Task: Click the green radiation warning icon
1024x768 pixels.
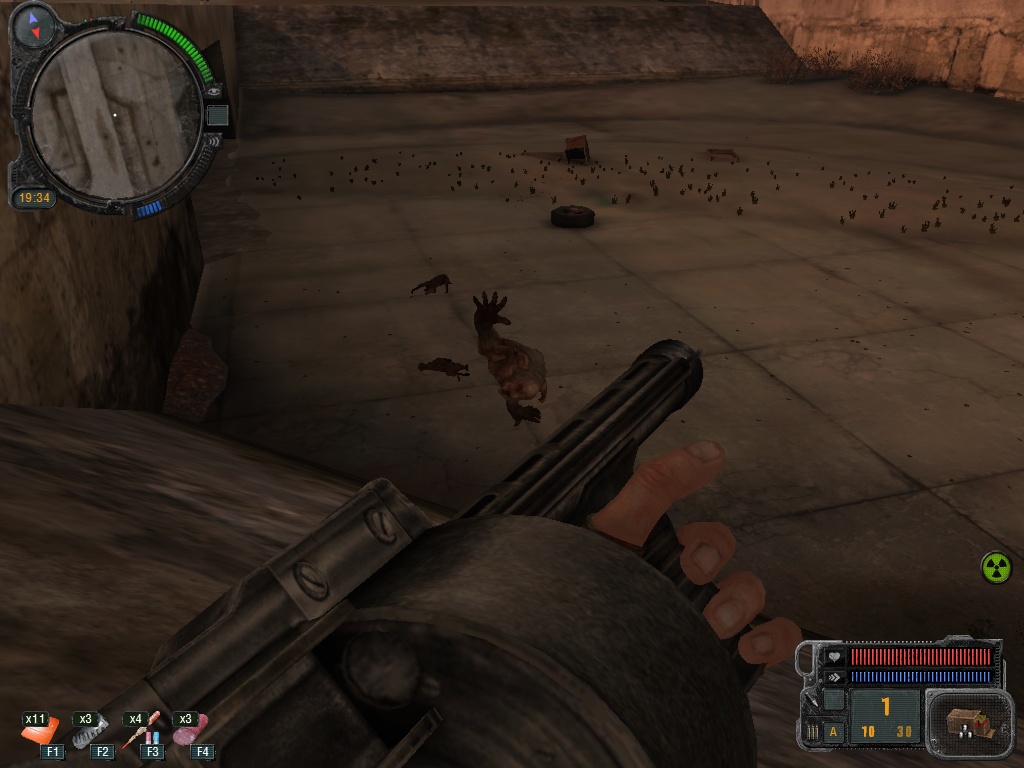Action: (x=995, y=567)
